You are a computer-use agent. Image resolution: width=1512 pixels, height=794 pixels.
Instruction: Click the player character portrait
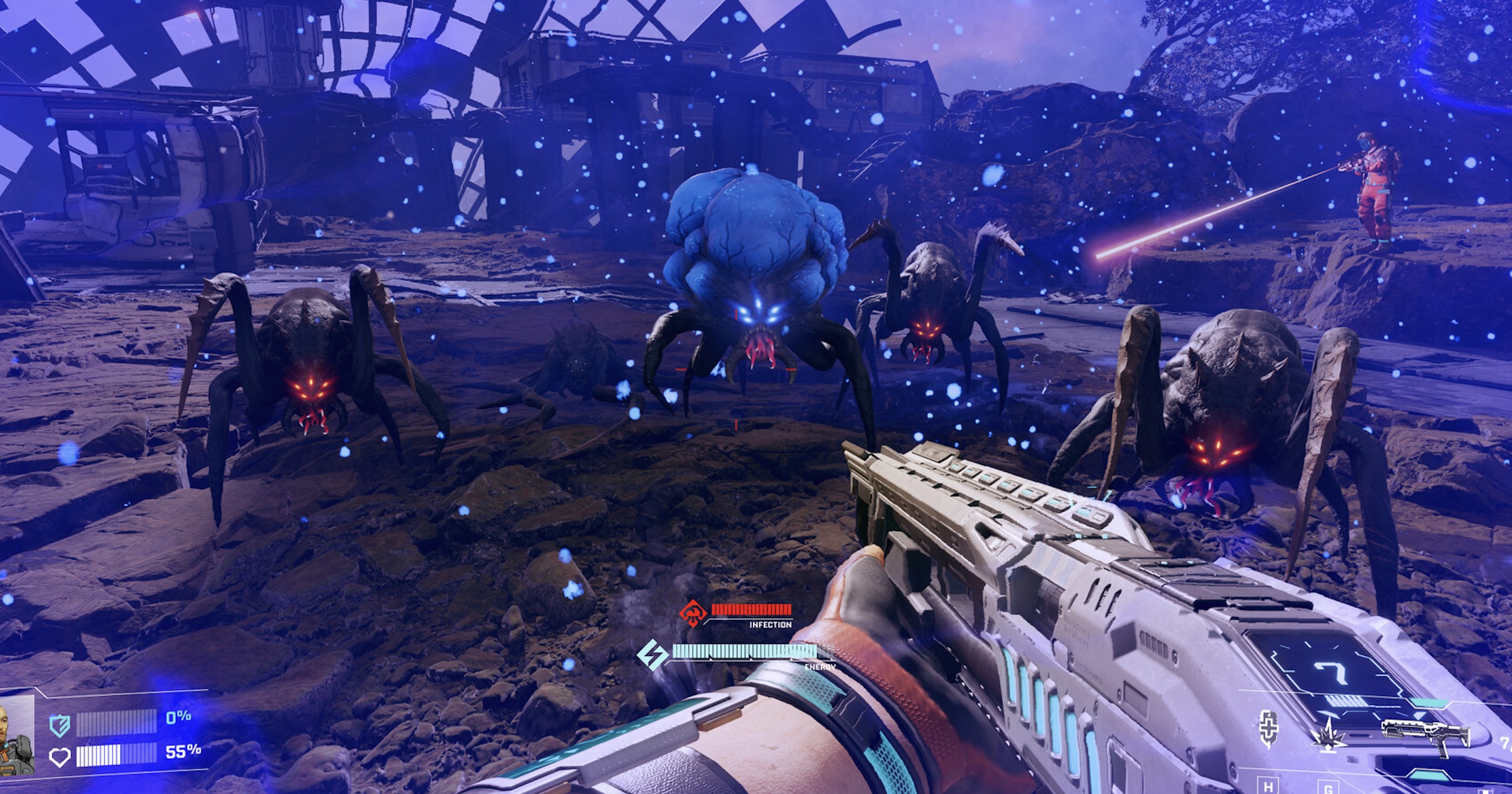click(17, 735)
